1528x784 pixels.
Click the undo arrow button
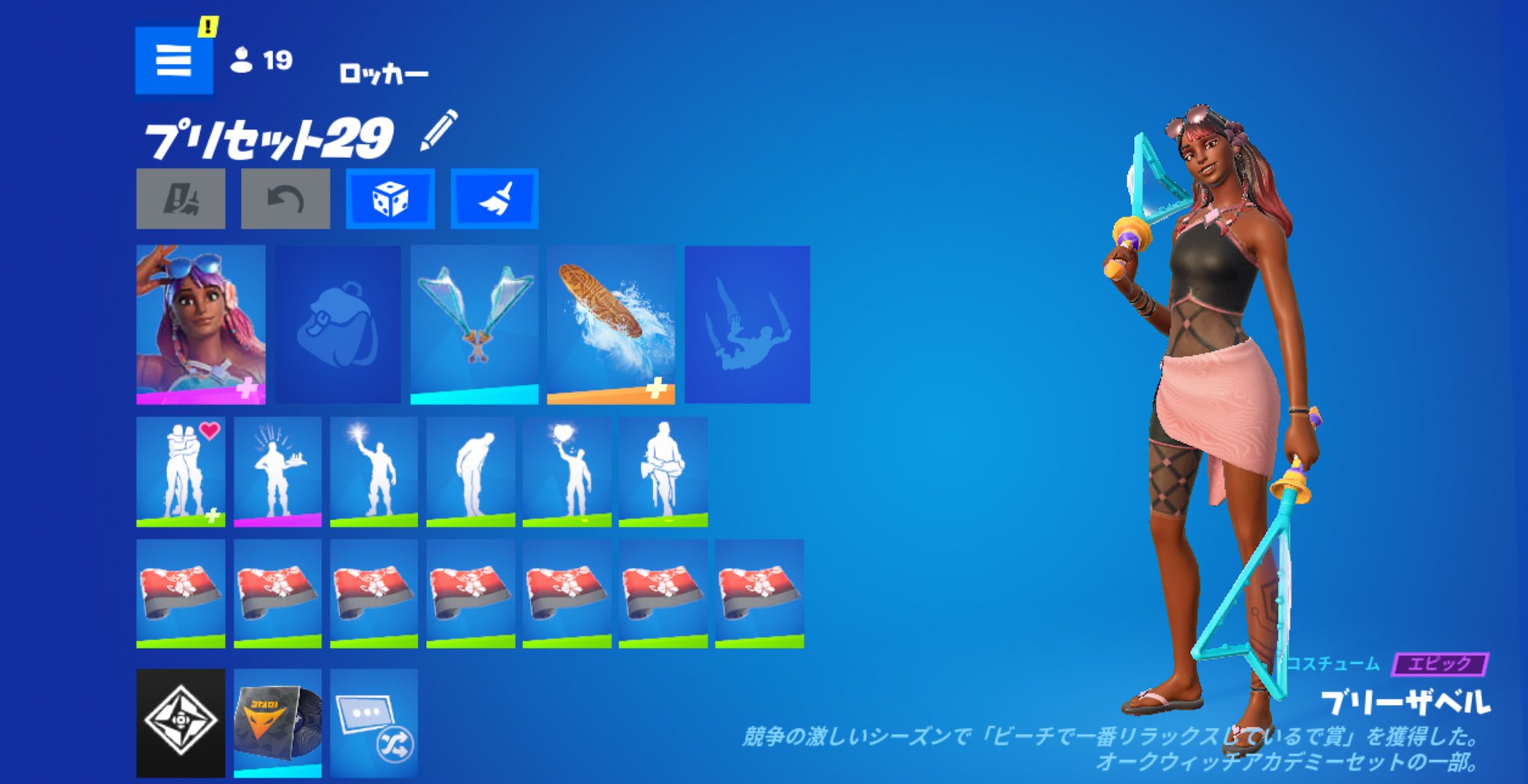coord(285,198)
